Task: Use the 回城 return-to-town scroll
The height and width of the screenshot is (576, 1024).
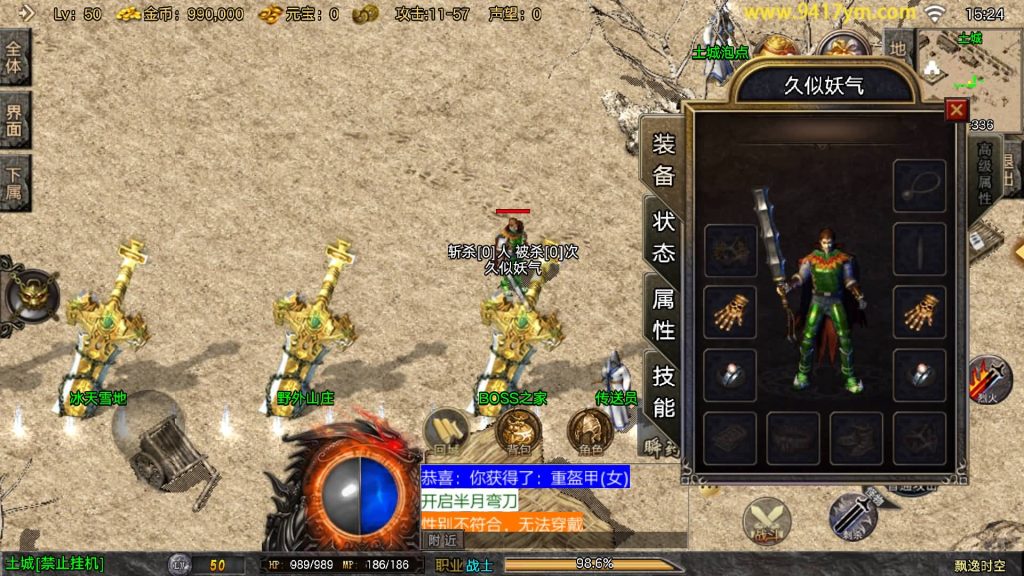Action: pos(446,430)
